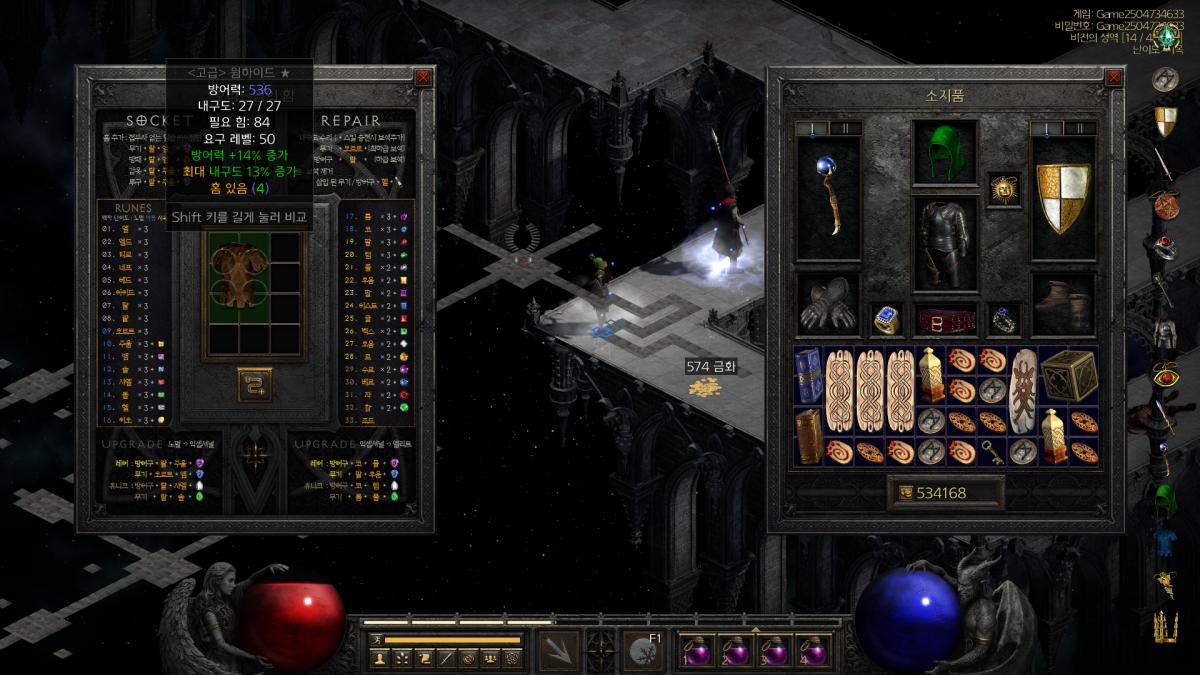Open the frost right-click skill selector
The width and height of the screenshot is (1200, 675).
coord(641,651)
